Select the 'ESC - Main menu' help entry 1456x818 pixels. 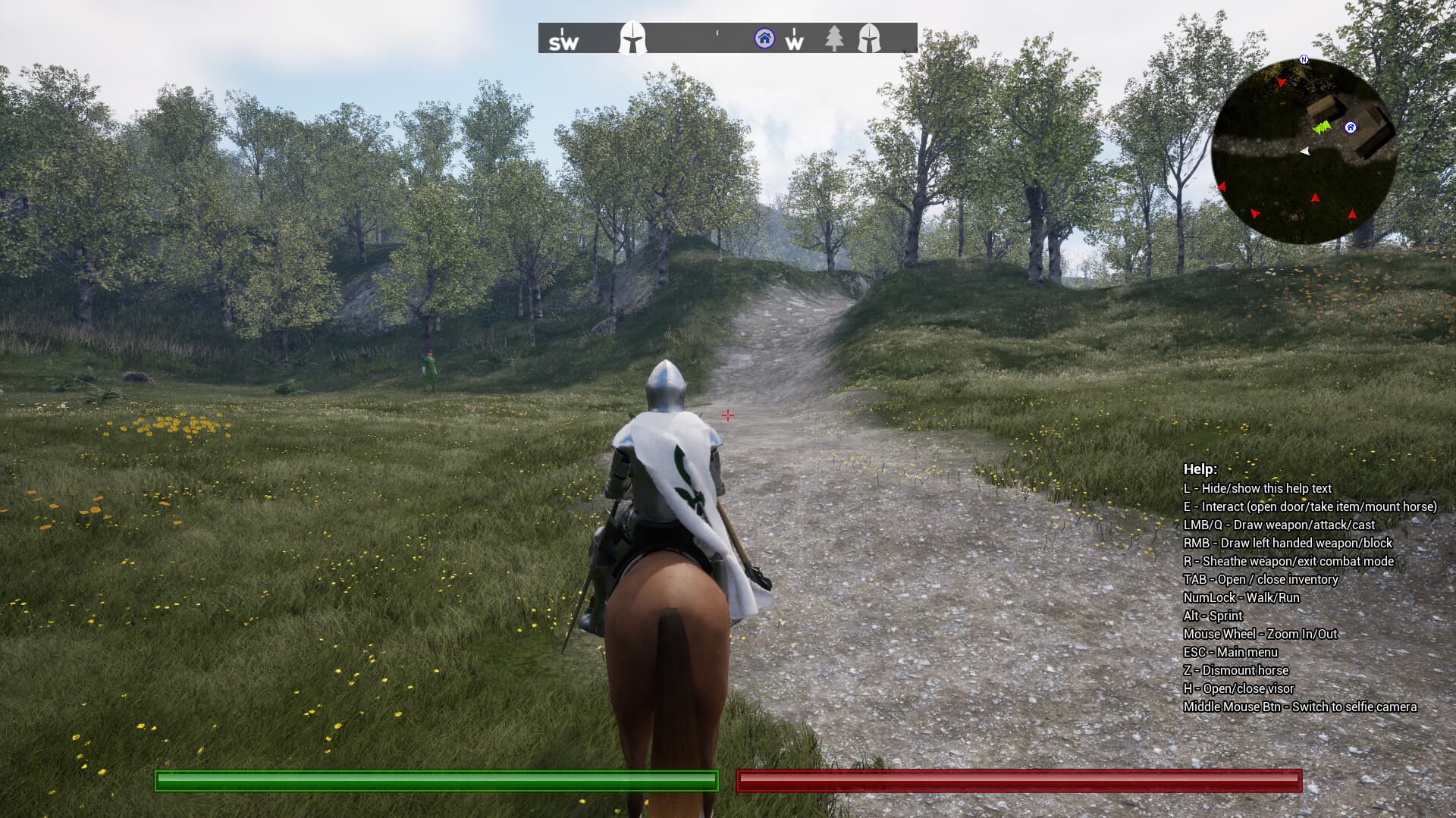point(1231,652)
